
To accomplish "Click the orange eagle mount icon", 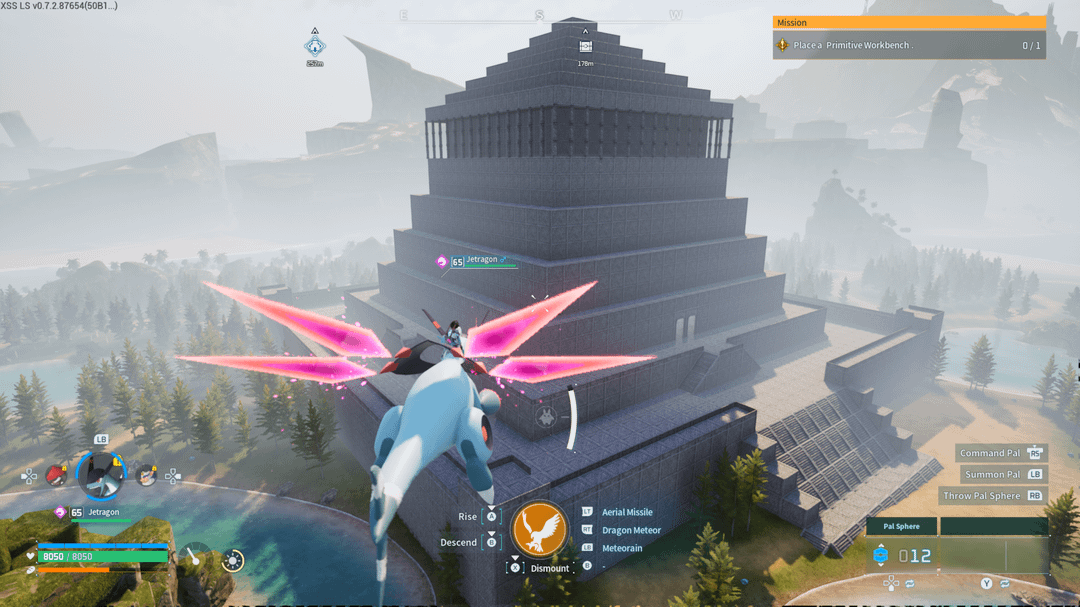I will click(539, 530).
